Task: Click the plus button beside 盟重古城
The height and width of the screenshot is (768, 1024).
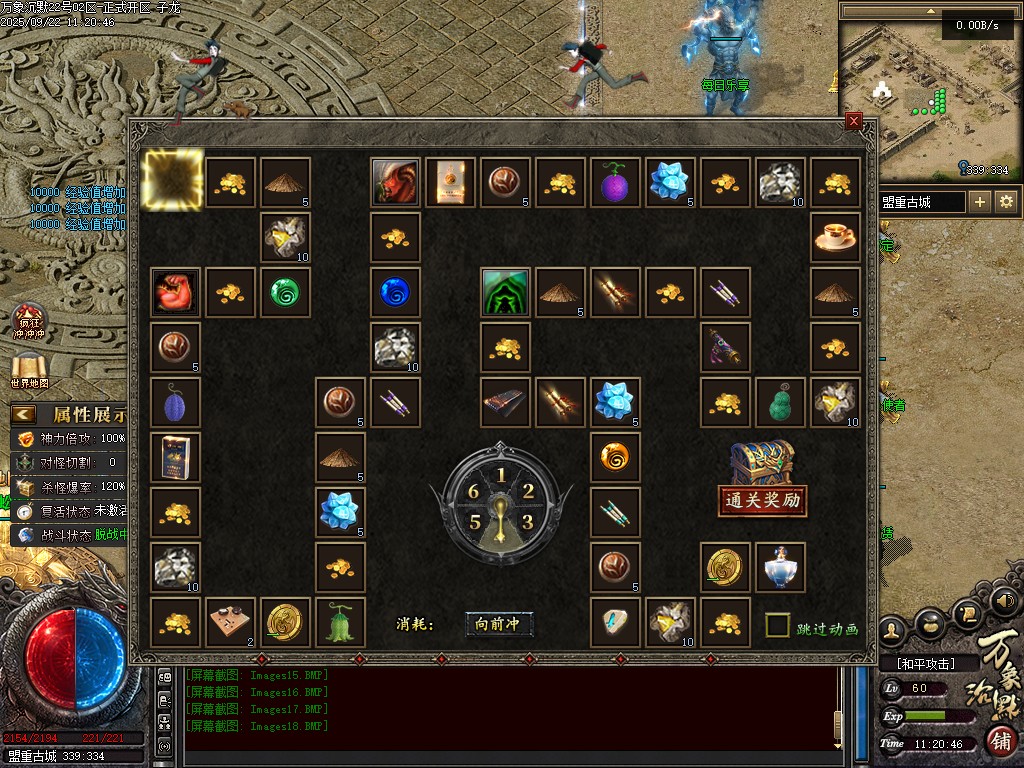Action: tap(980, 202)
